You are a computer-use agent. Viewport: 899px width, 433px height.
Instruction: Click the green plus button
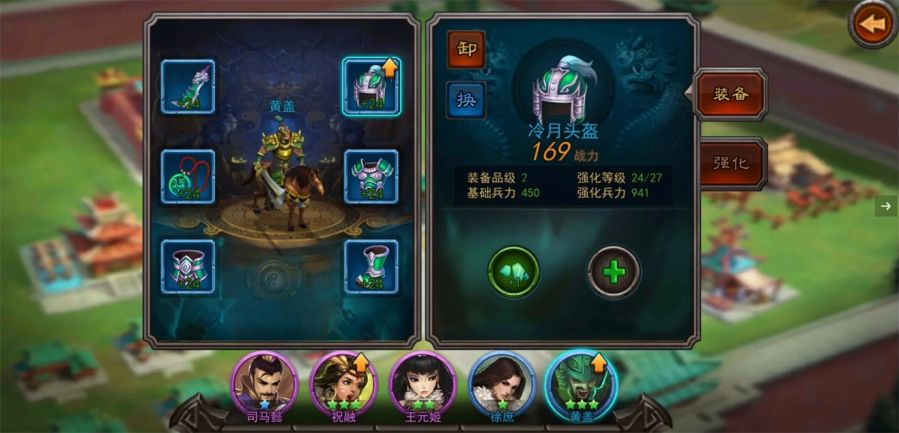click(x=614, y=270)
